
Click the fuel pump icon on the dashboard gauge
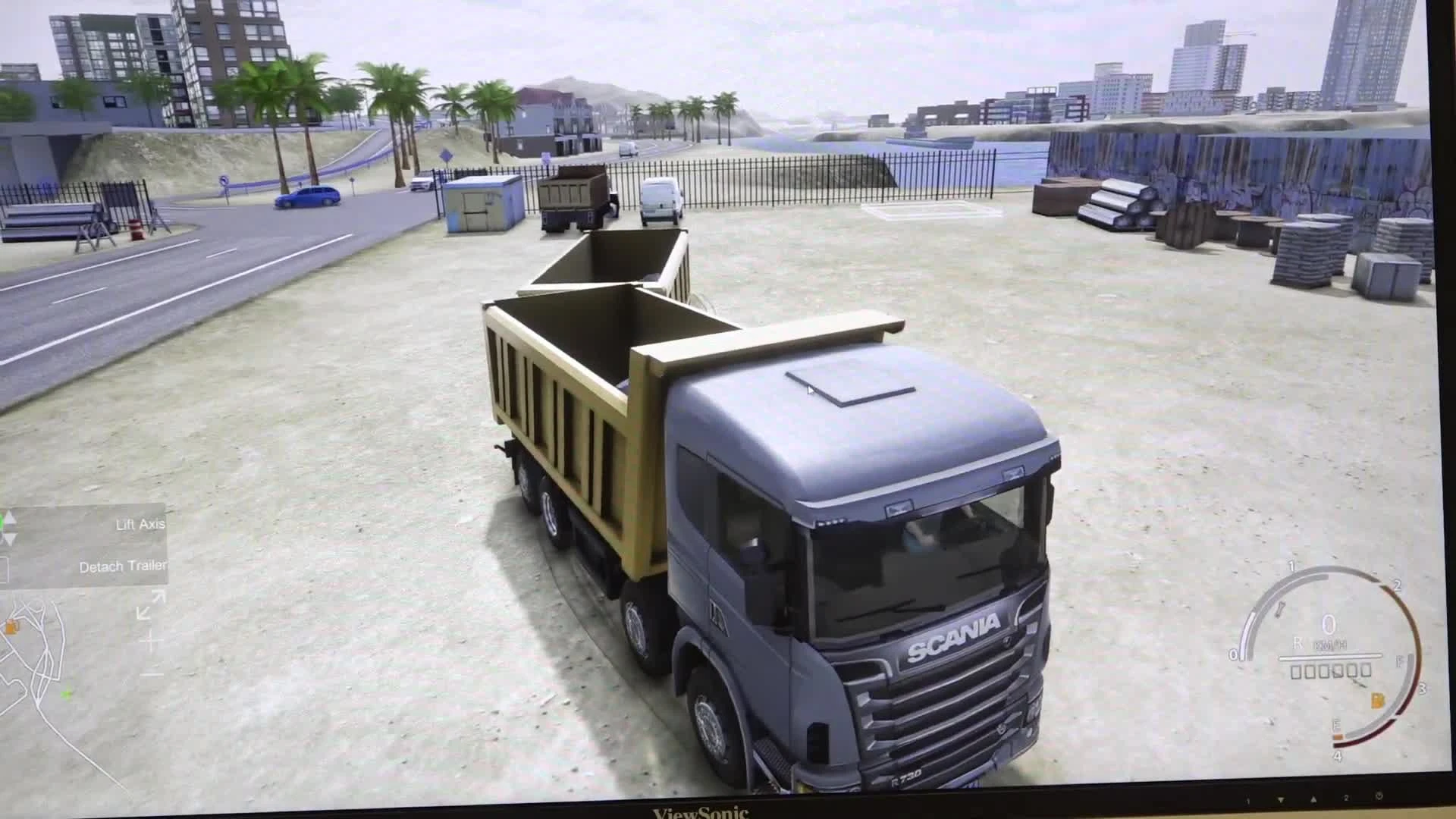1378,701
